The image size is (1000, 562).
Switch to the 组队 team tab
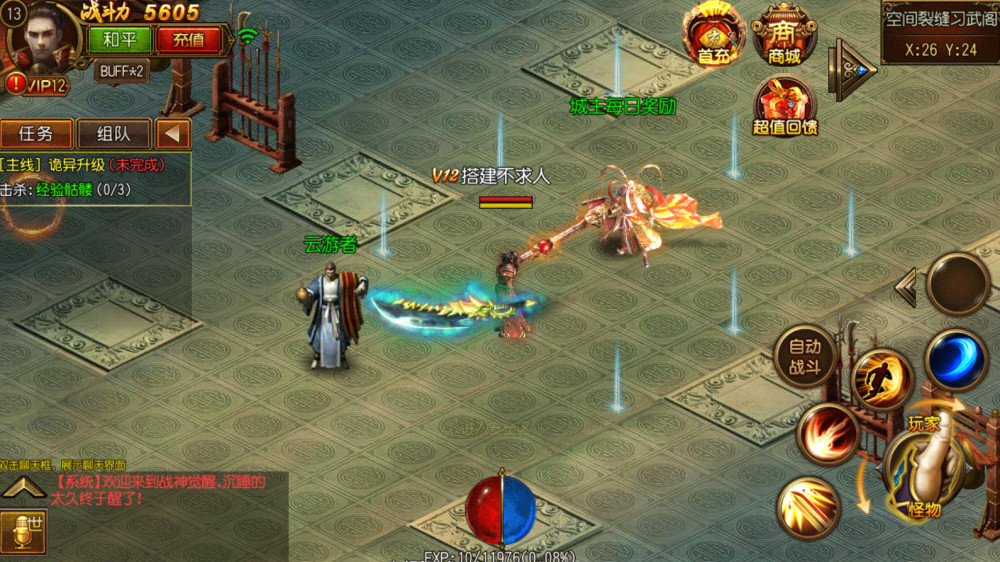[x=113, y=134]
